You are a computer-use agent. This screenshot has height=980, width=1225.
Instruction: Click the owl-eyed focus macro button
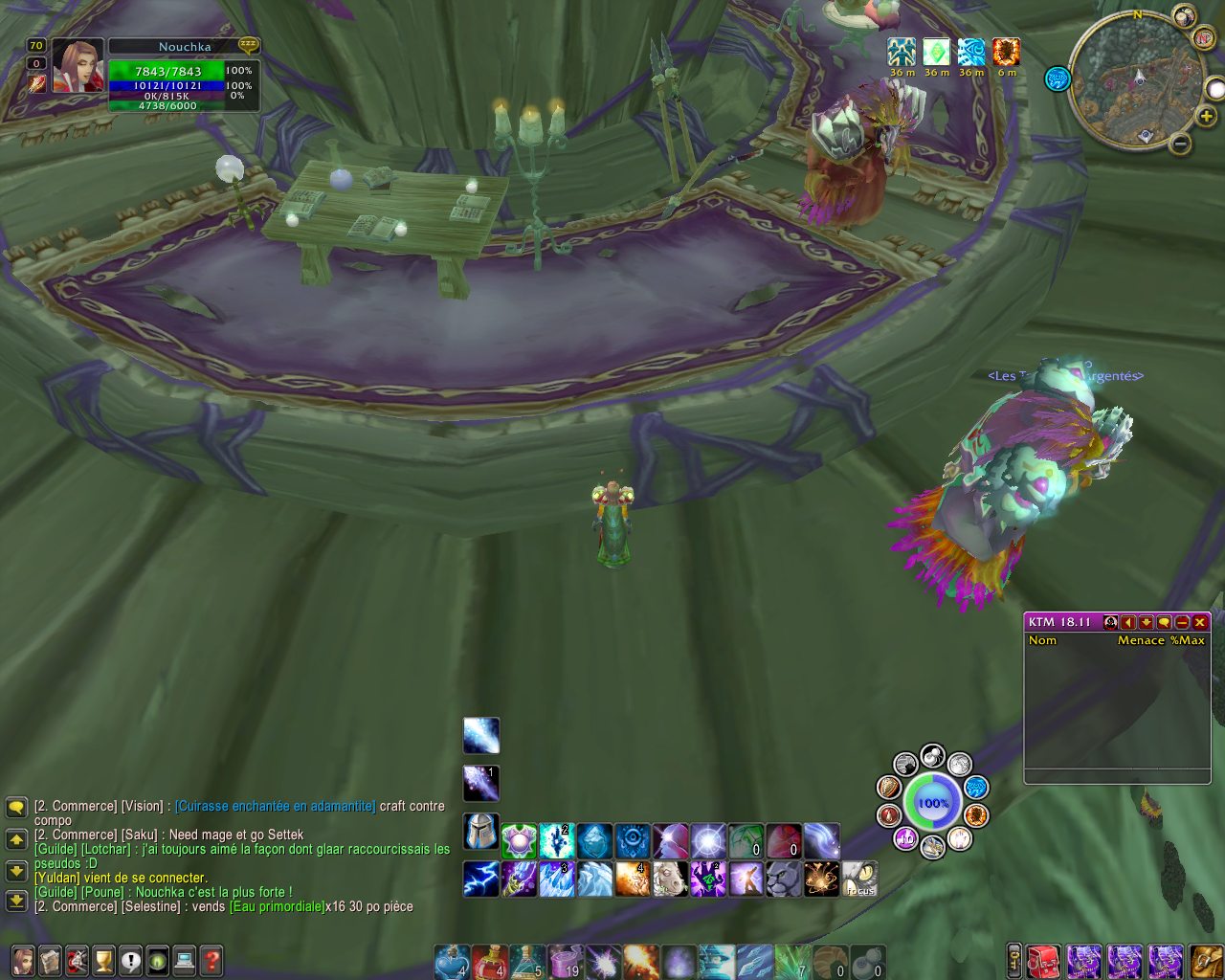click(859, 879)
